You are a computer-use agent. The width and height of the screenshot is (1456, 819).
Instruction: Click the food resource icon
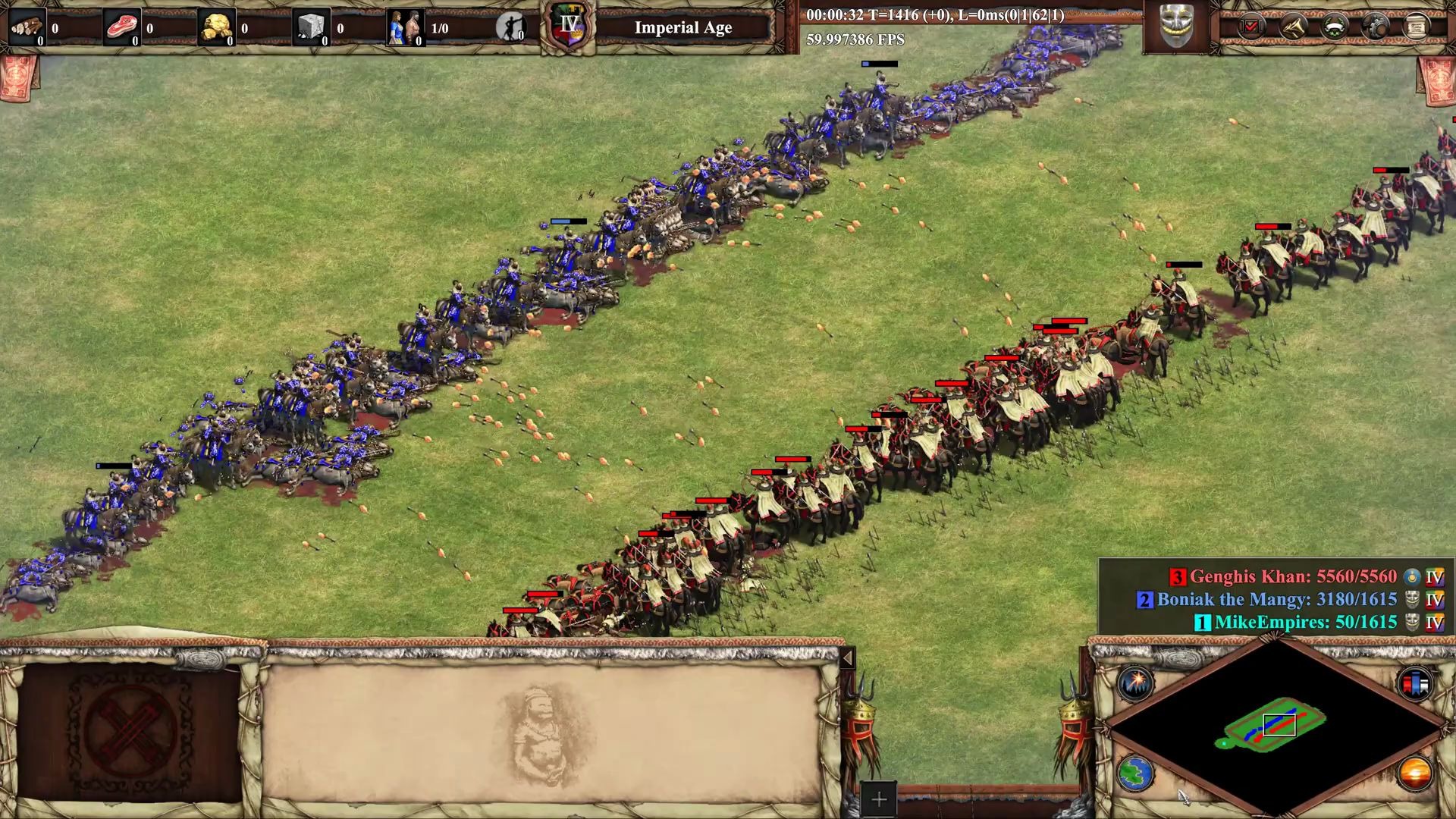click(121, 28)
